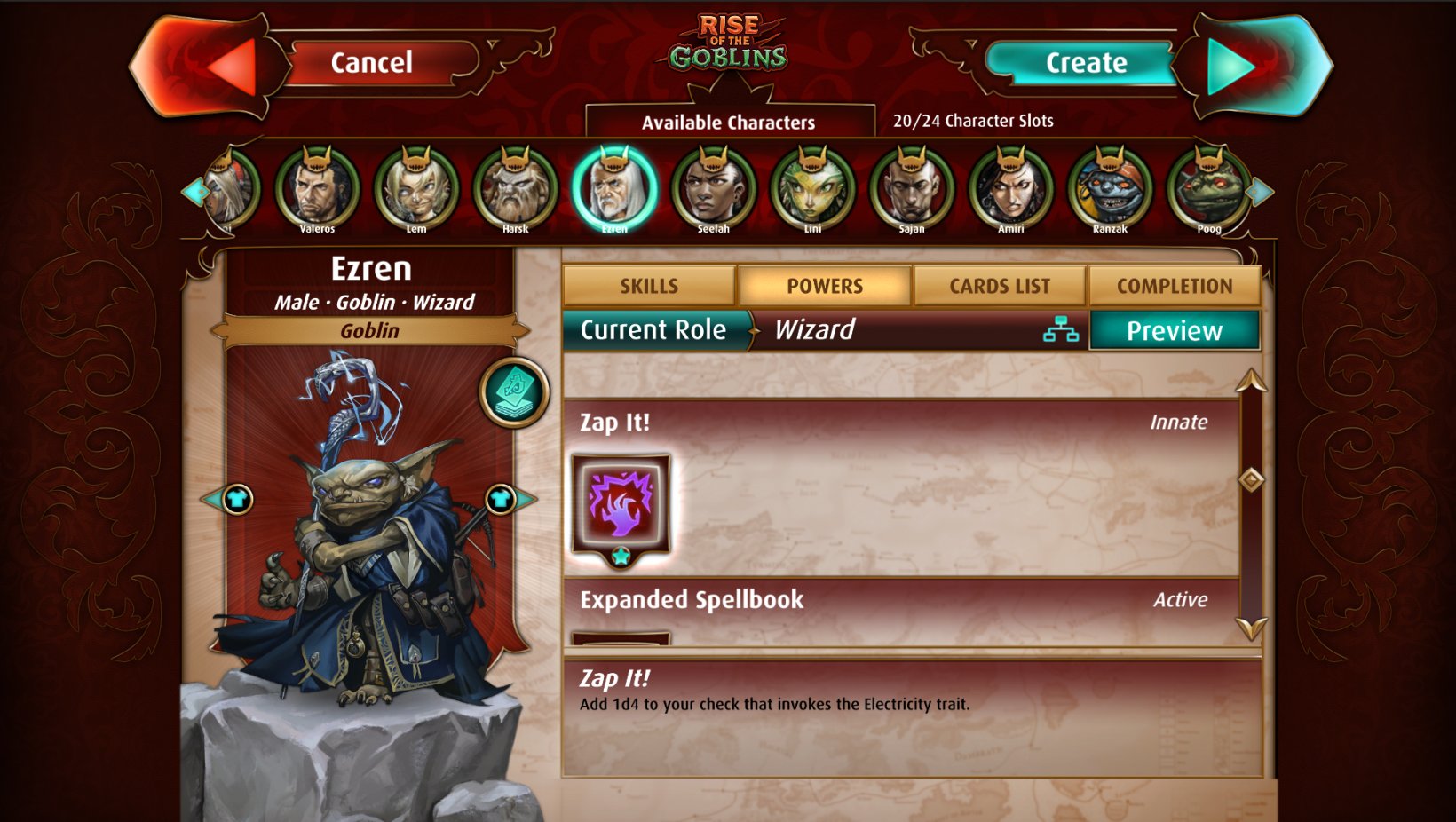Image resolution: width=1456 pixels, height=822 pixels.
Task: Toggle the Preview mode button
Action: 1174,331
